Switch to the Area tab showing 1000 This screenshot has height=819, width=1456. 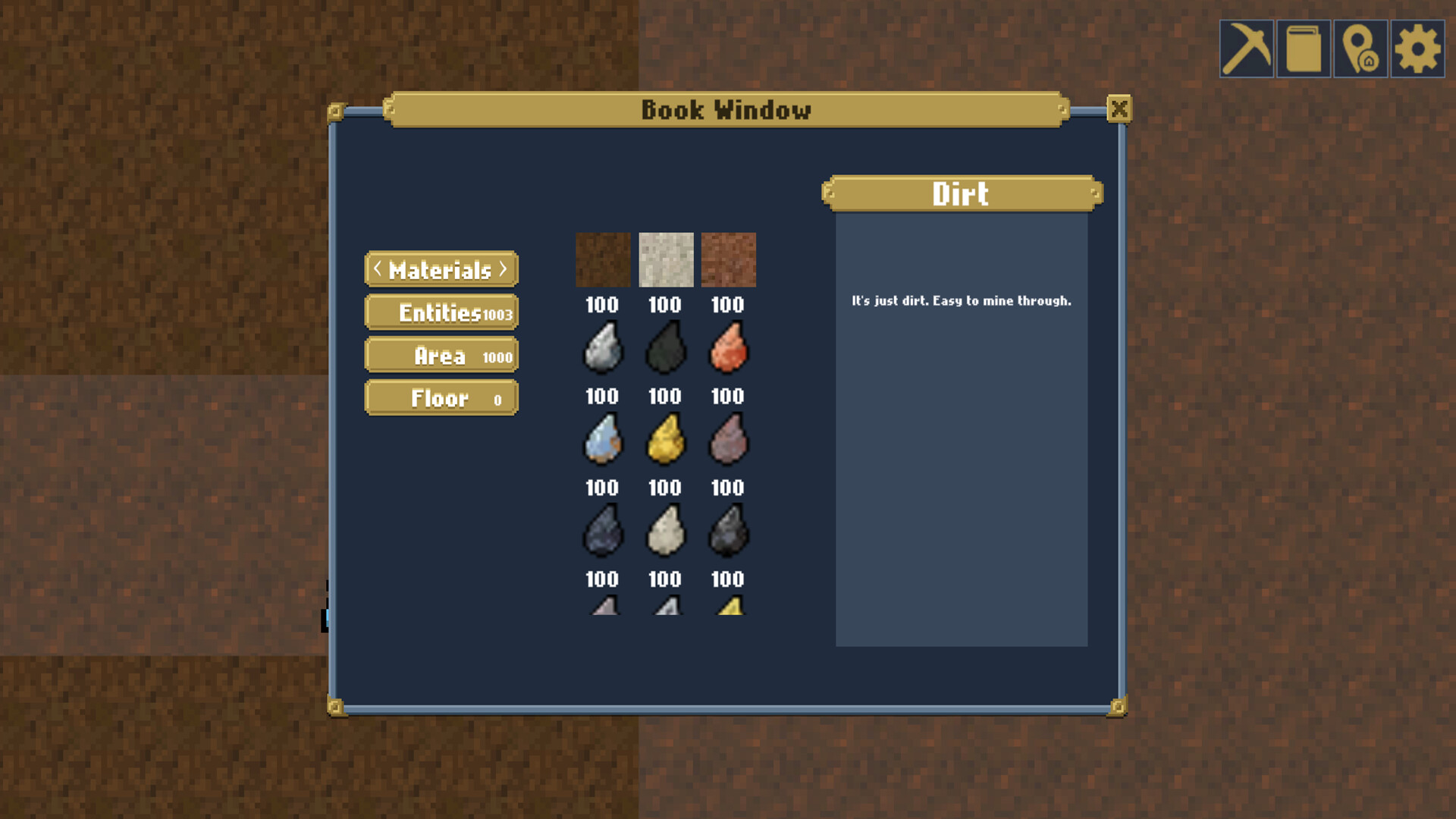click(x=441, y=354)
